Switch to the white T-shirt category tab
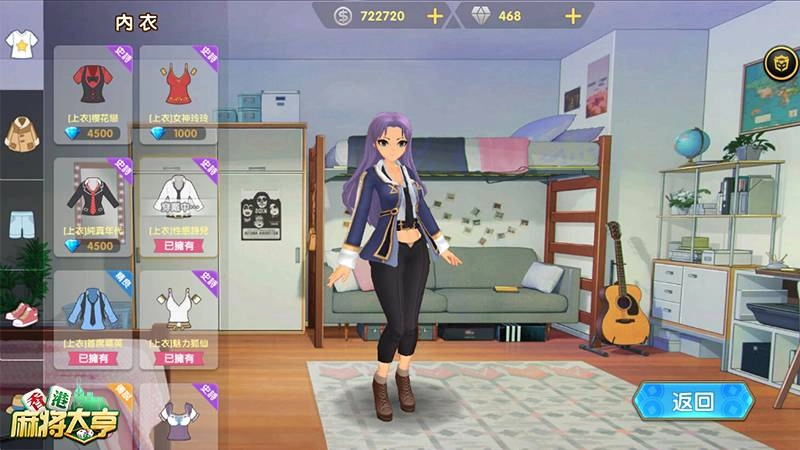The image size is (800, 450). 20,45
